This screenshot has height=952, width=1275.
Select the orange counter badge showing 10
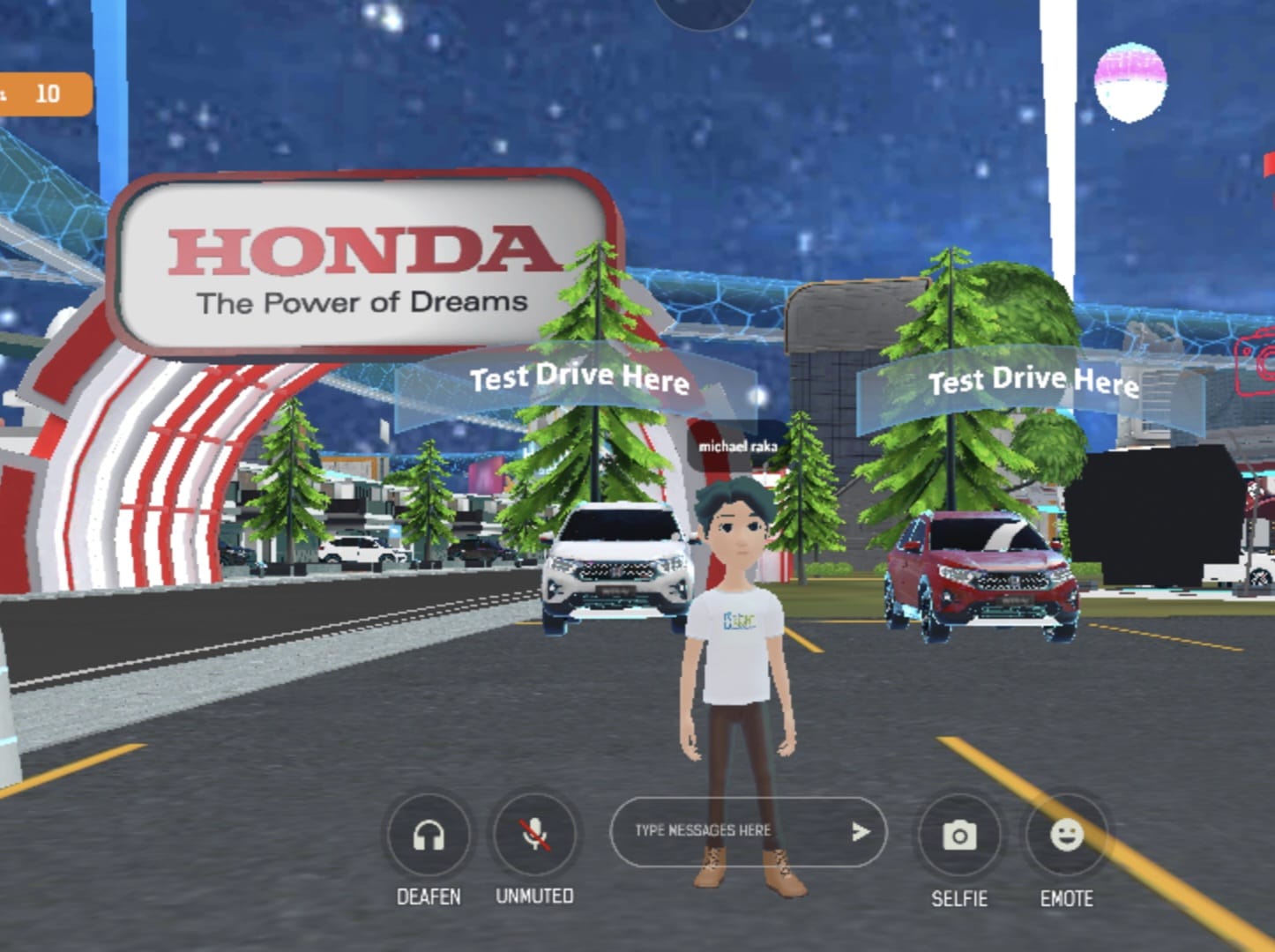pos(44,94)
